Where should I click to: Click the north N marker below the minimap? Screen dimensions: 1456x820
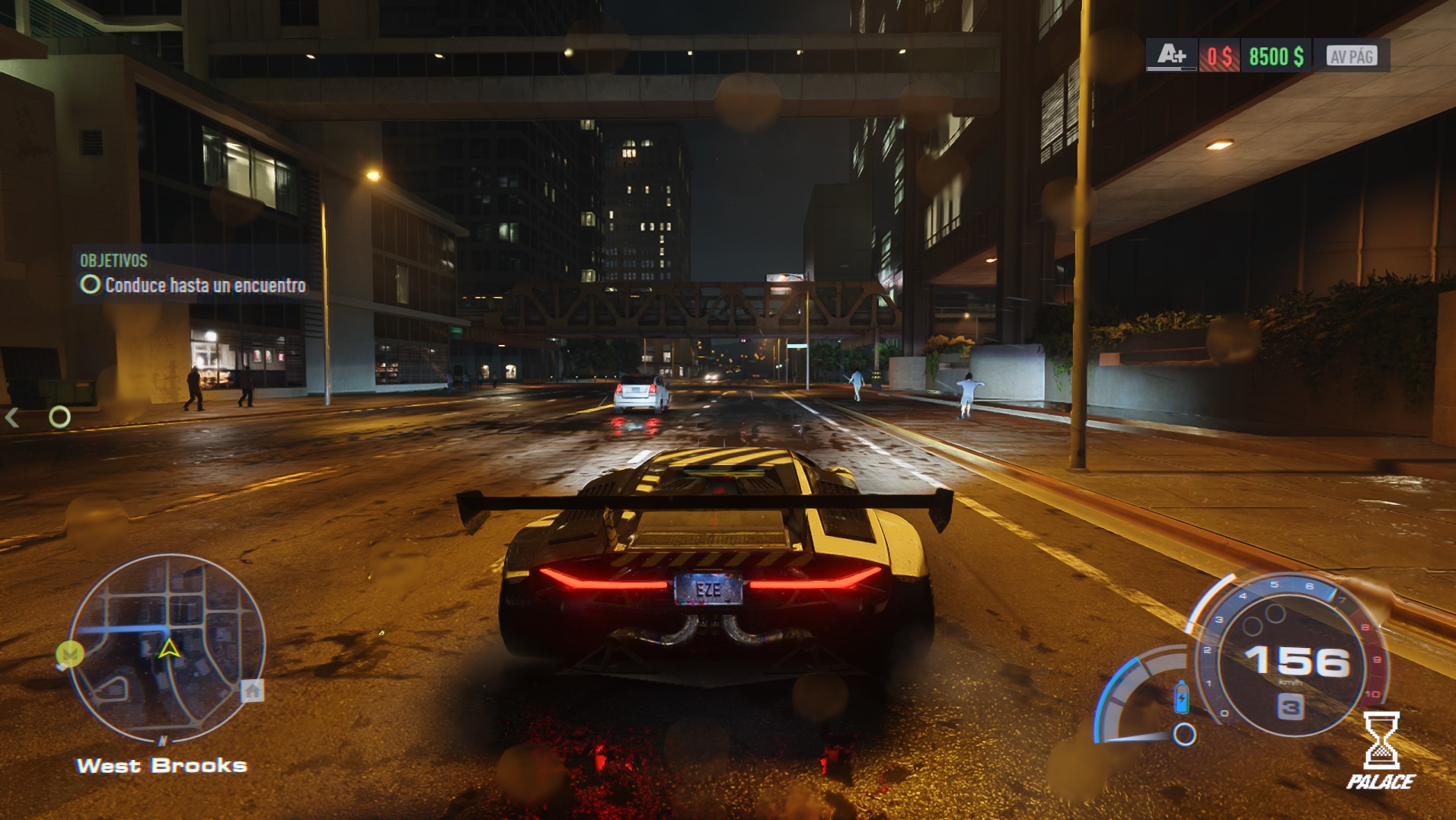click(x=162, y=739)
